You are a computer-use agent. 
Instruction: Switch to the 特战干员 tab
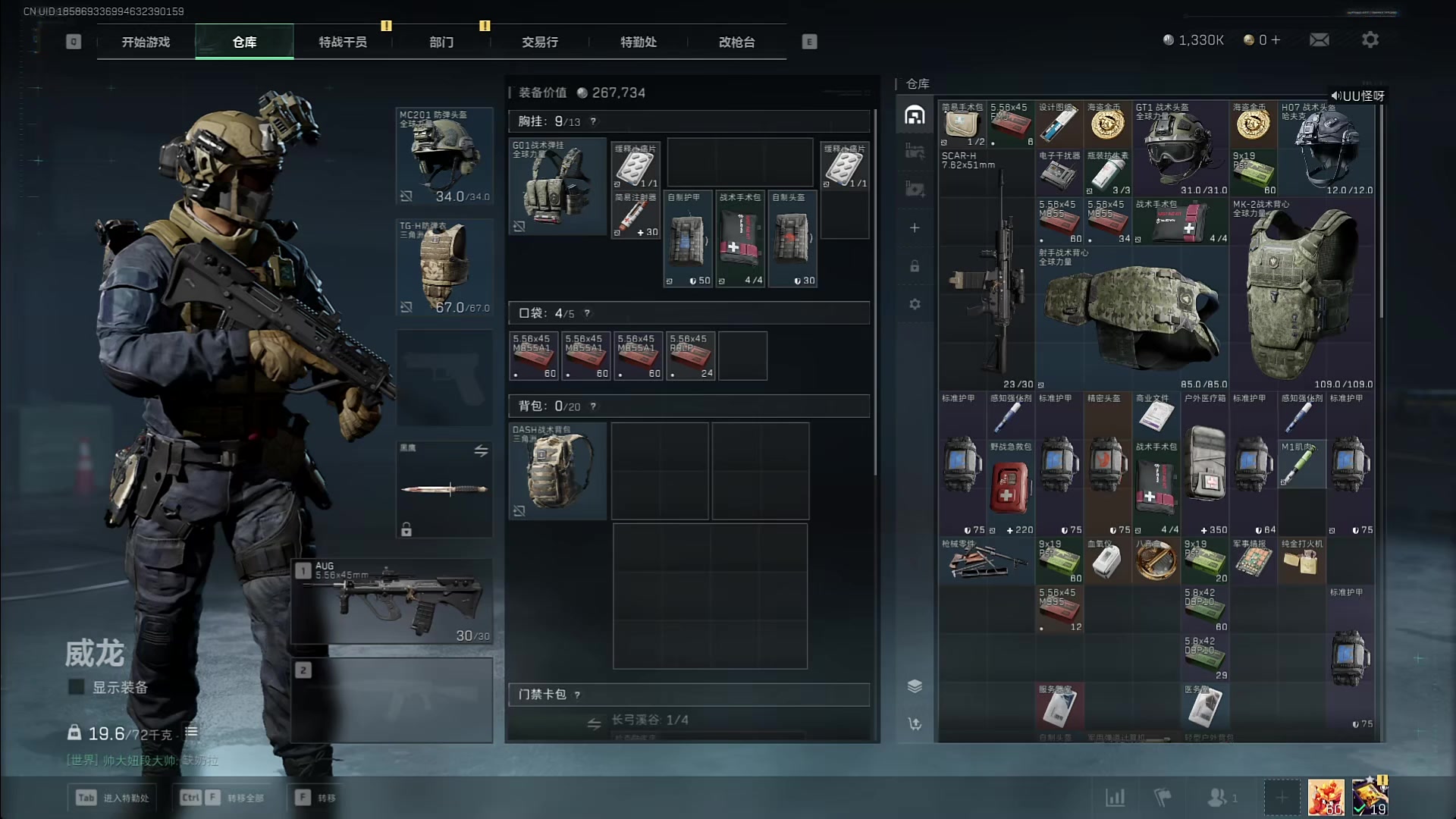[343, 42]
